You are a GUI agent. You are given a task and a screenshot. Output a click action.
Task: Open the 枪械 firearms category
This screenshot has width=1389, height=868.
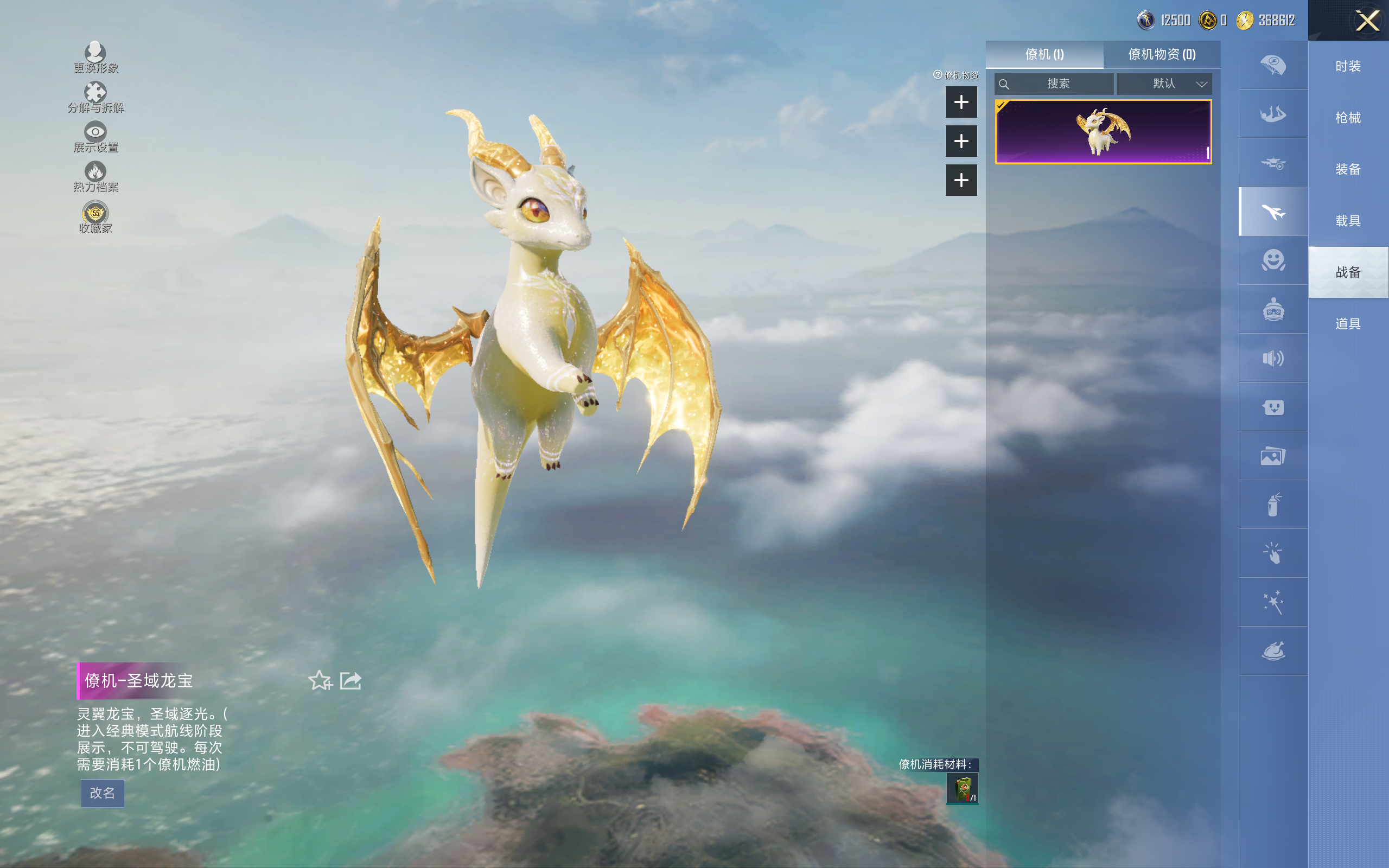tap(1348, 118)
